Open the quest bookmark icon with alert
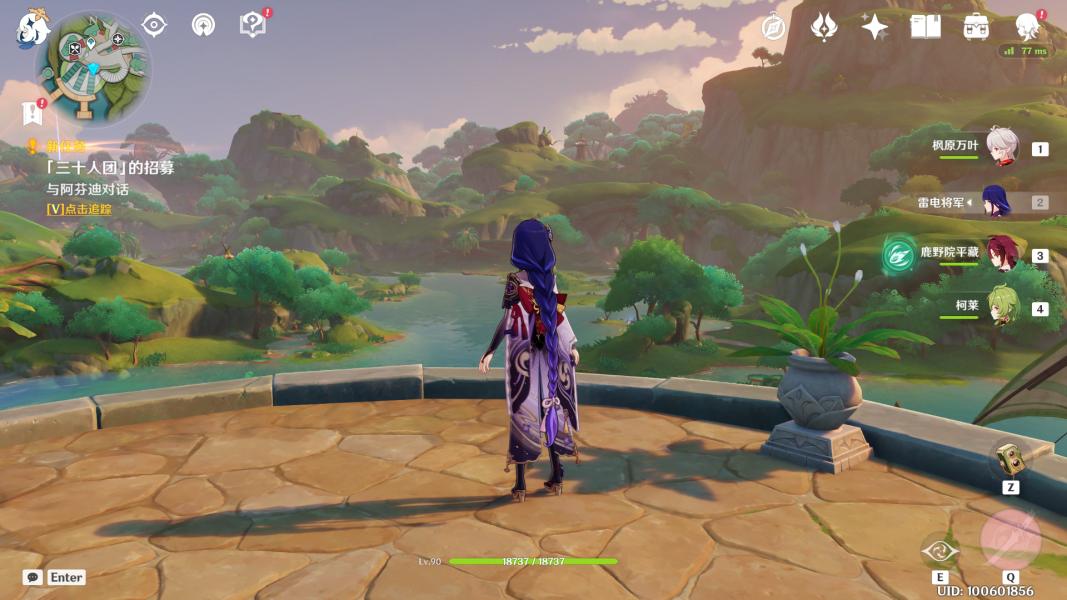The height and width of the screenshot is (600, 1067). tap(33, 113)
